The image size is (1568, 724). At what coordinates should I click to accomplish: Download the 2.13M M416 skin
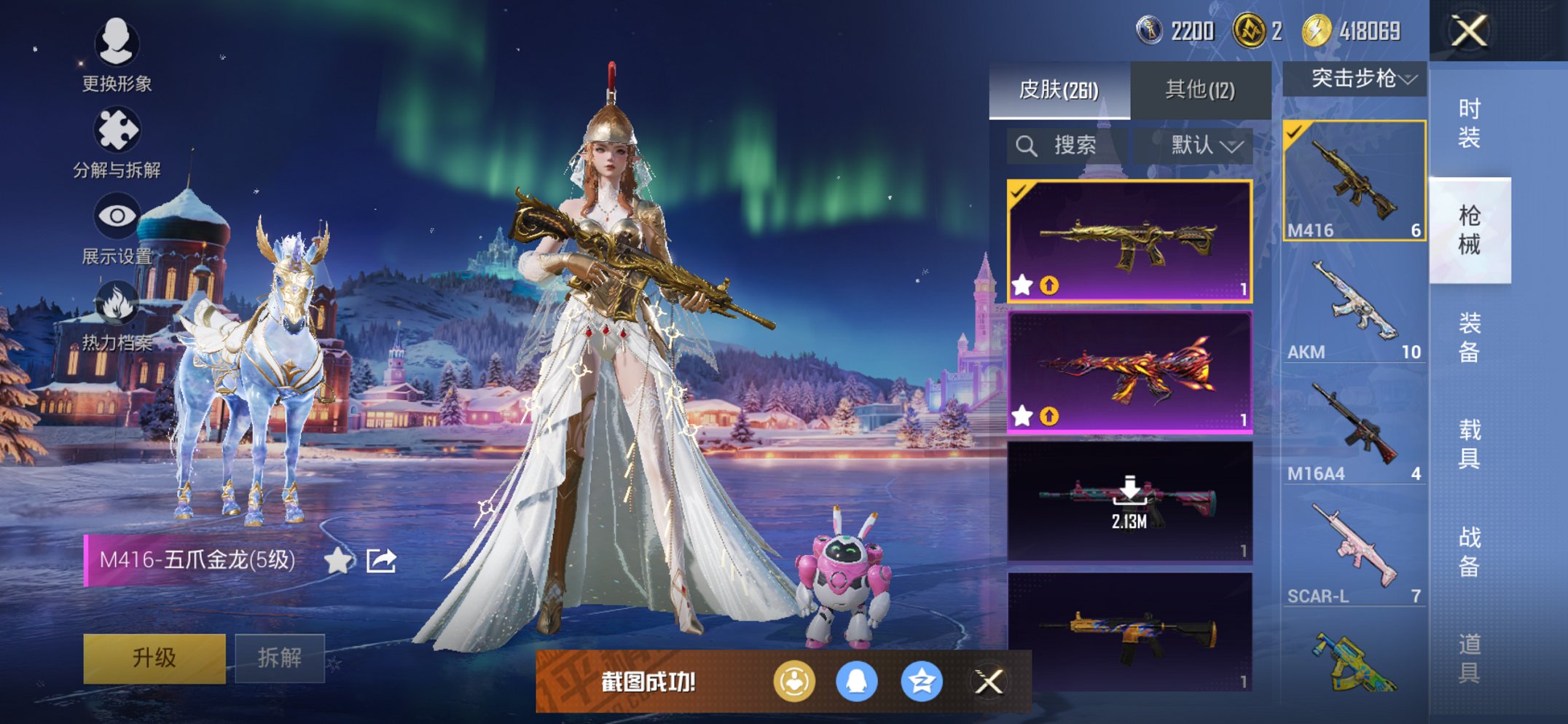pyautogui.click(x=1129, y=501)
